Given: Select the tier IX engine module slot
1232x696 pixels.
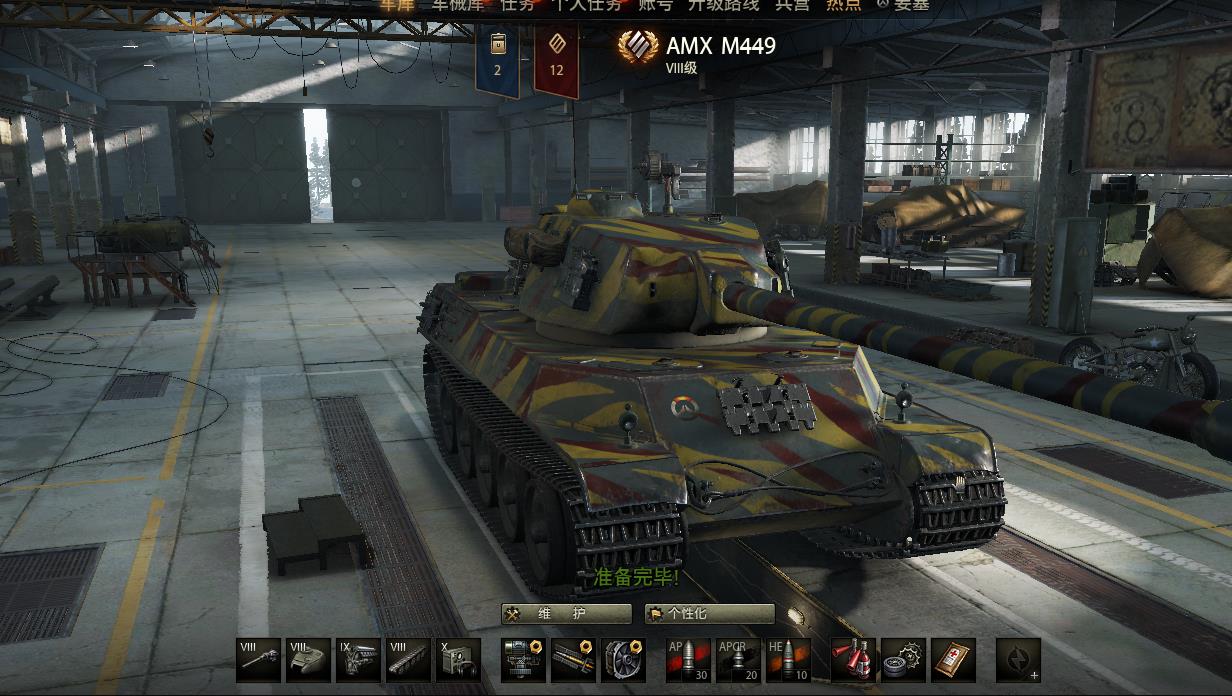Looking at the screenshot, I should tap(358, 660).
